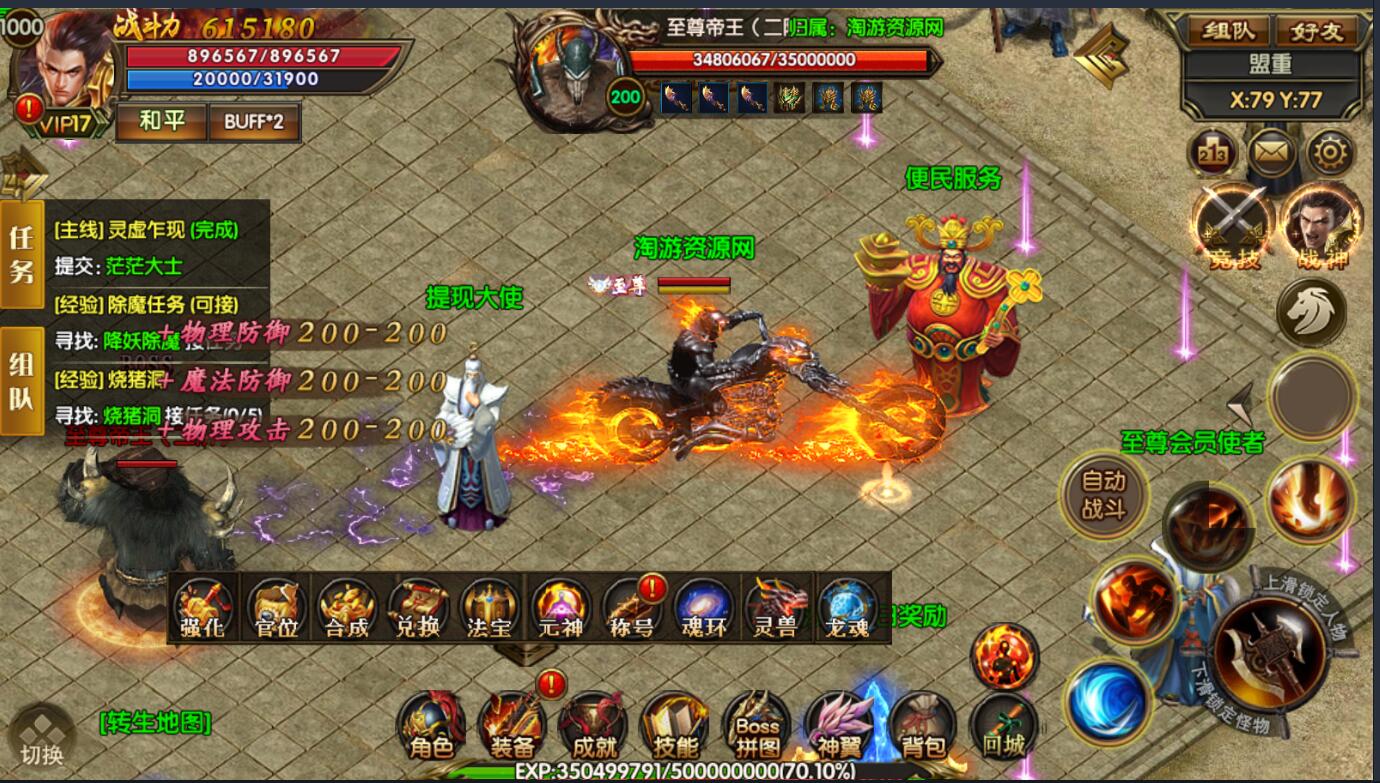Open the 背包 backpack inventory
The height and width of the screenshot is (783, 1380).
[922, 726]
